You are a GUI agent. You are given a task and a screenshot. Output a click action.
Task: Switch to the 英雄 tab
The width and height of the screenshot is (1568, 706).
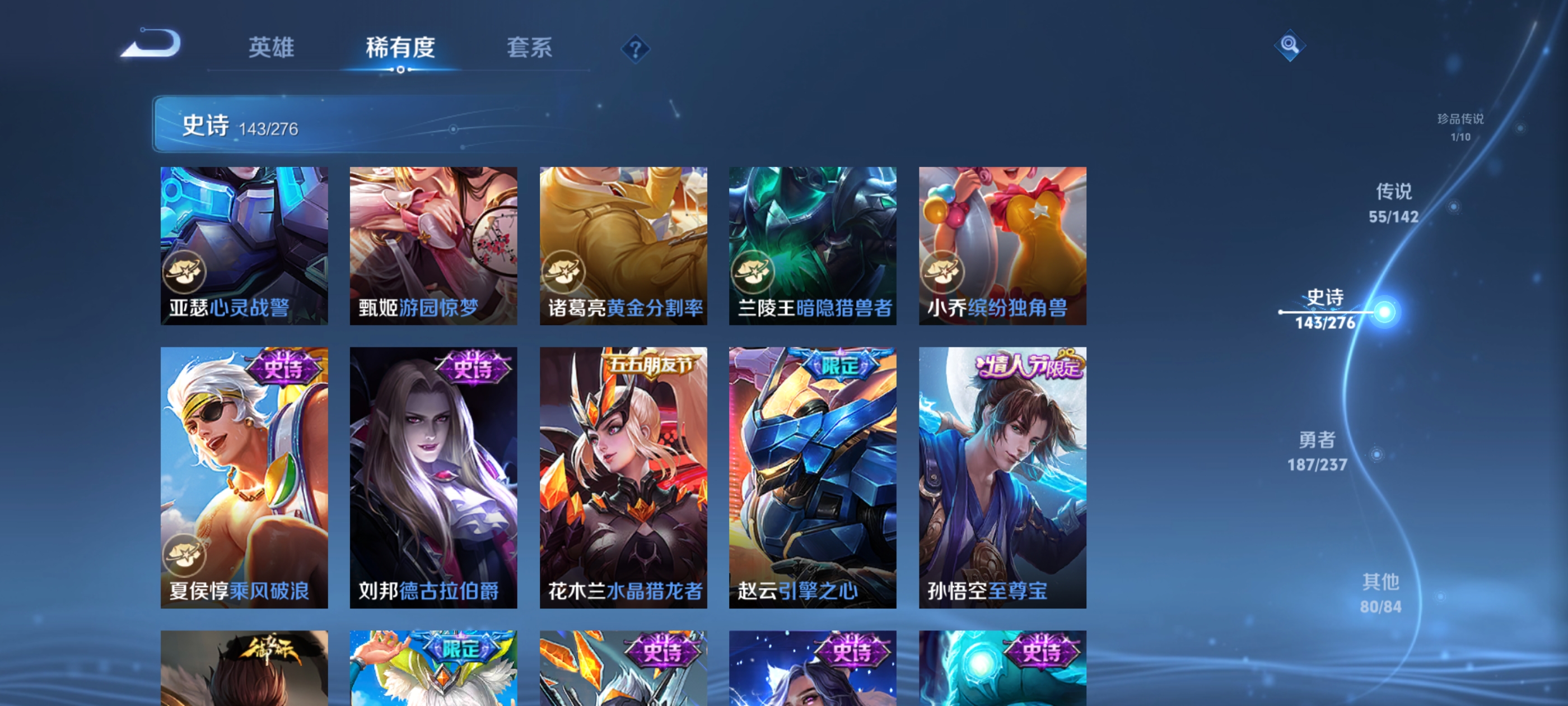tap(272, 48)
